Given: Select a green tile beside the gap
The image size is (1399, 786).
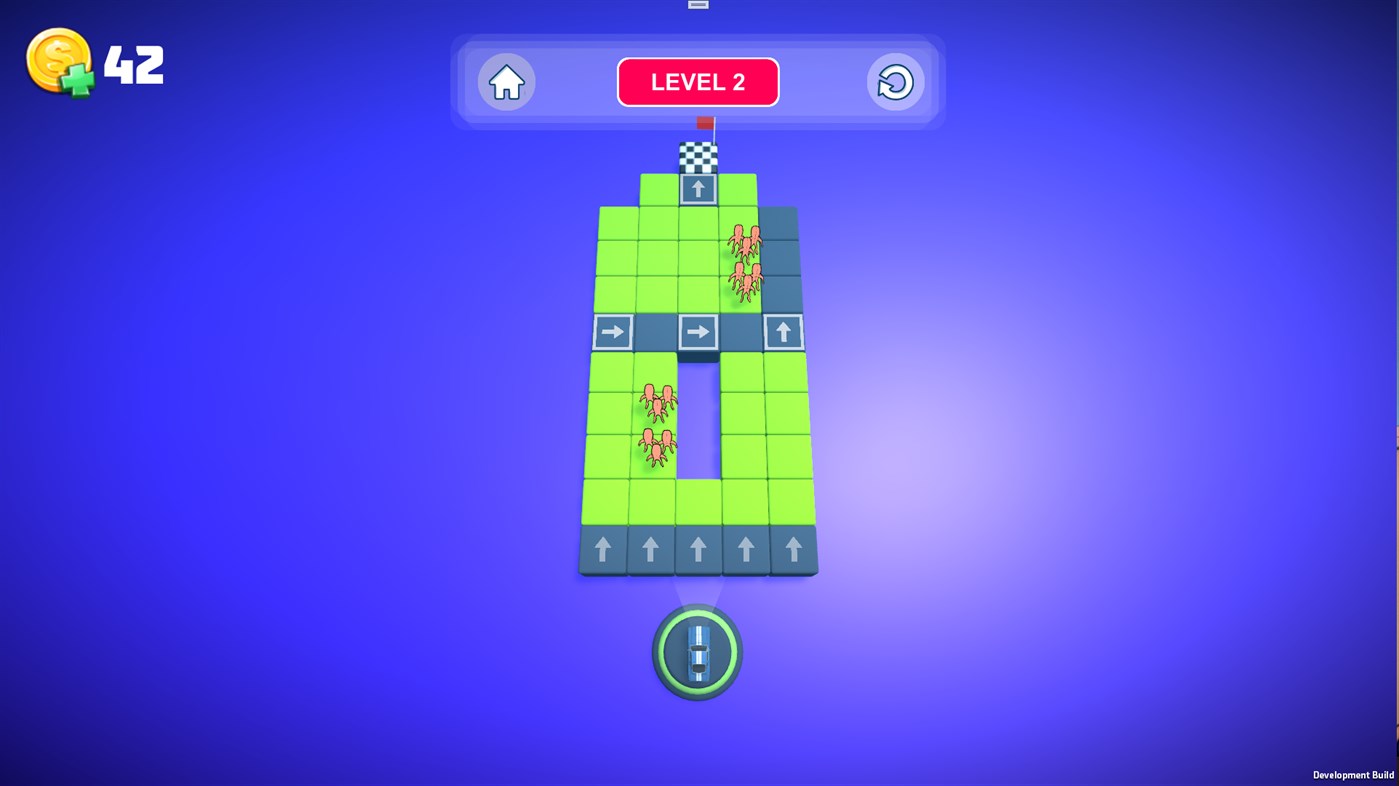Looking at the screenshot, I should click(750, 420).
